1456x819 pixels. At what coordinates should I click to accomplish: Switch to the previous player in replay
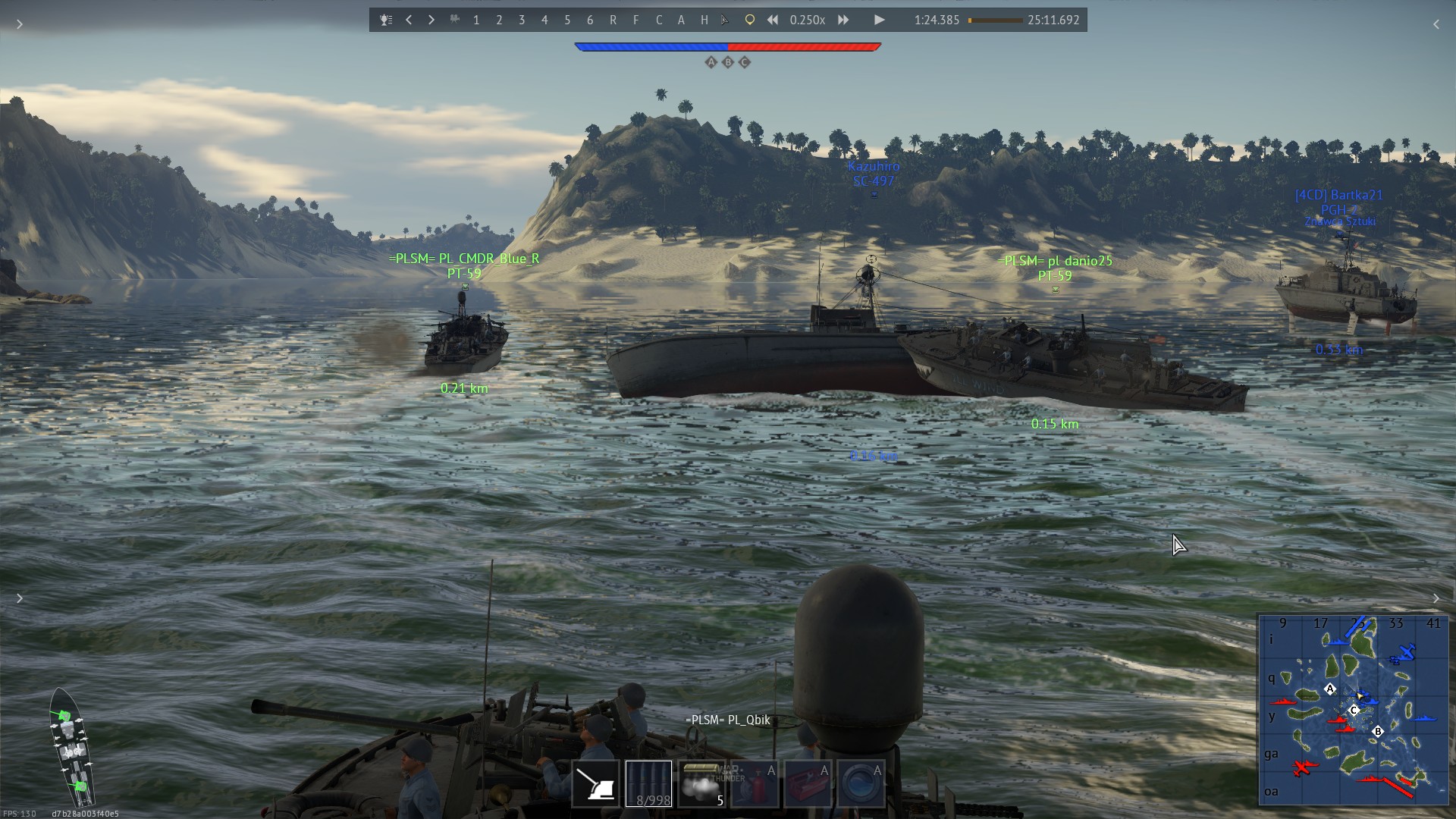click(x=409, y=20)
